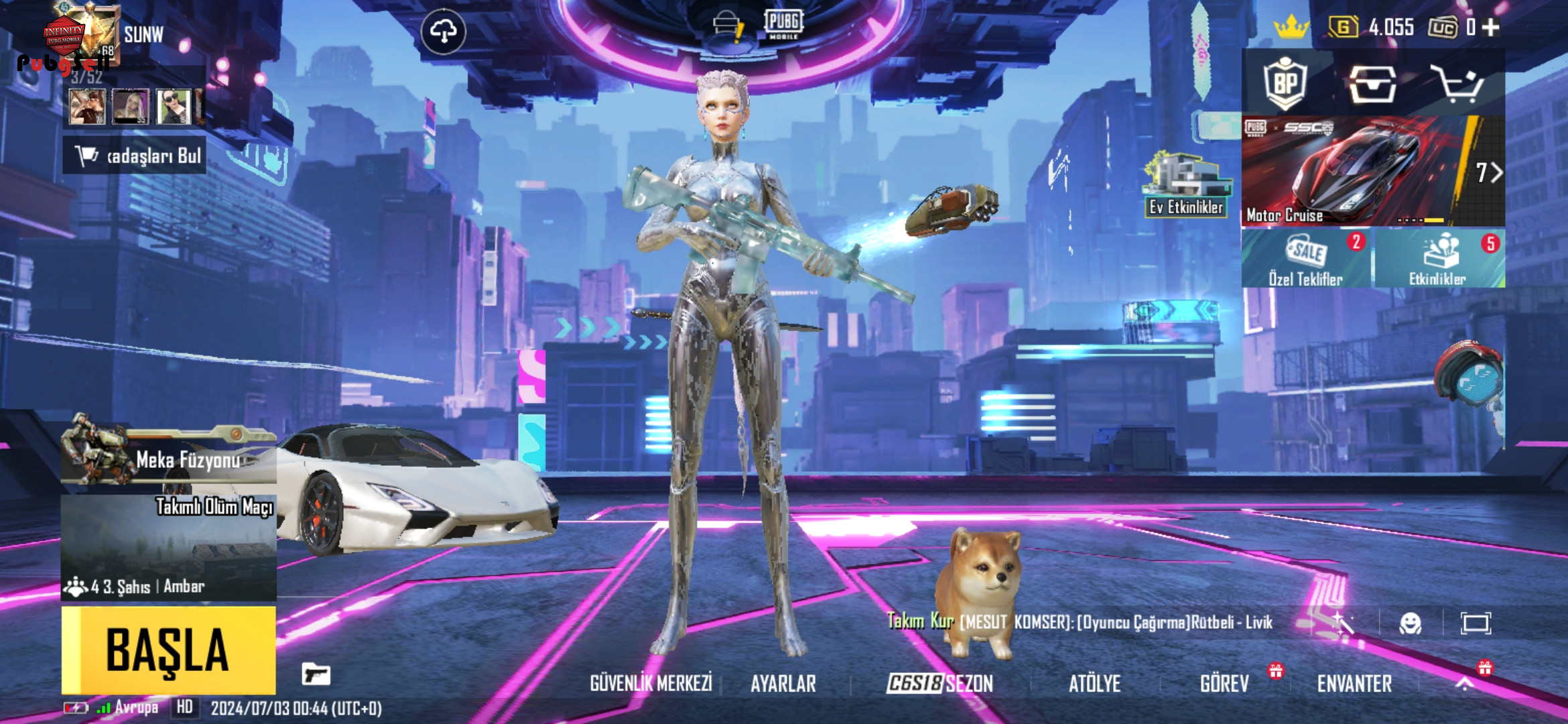1568x724 pixels.
Task: Start the match with the BAŞLA button
Action: [168, 650]
